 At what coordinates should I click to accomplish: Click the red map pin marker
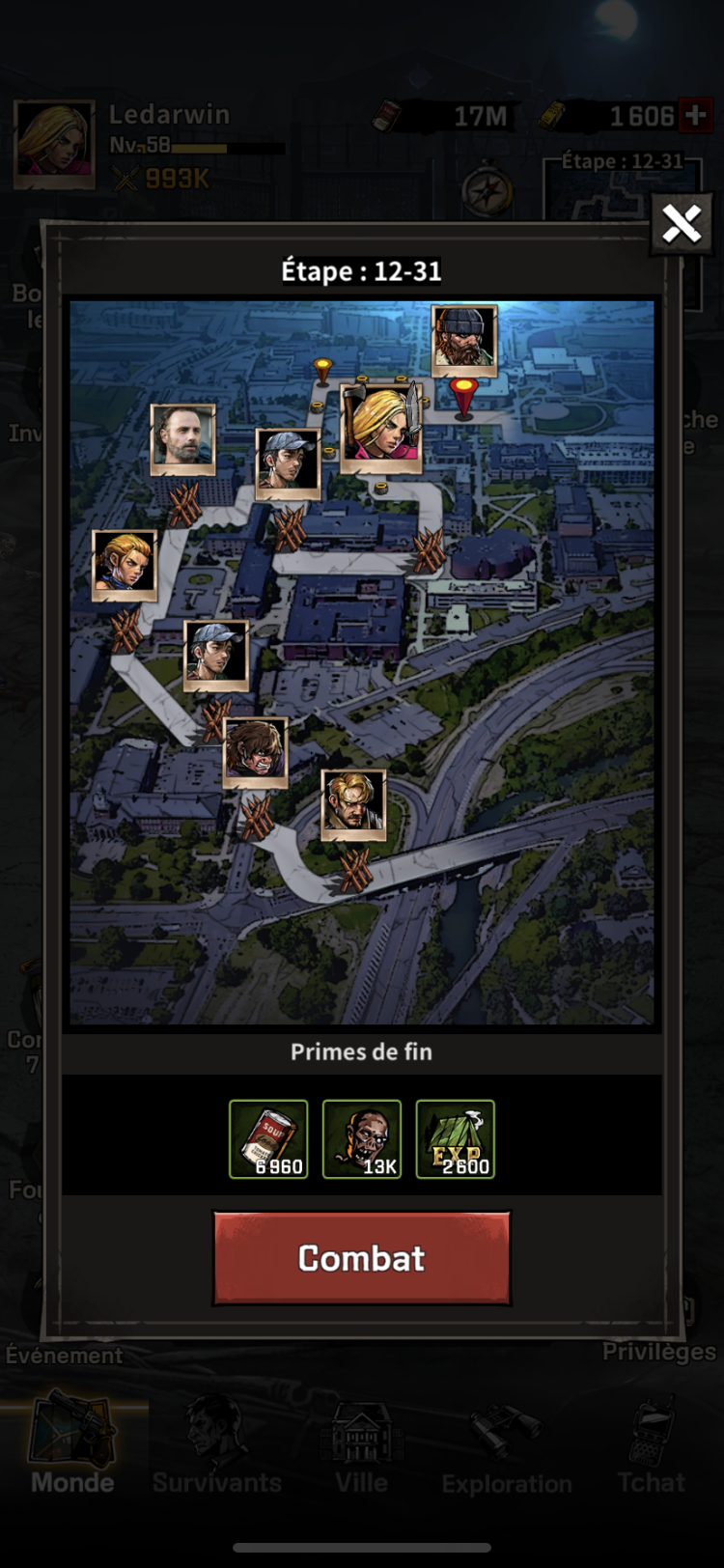(464, 396)
